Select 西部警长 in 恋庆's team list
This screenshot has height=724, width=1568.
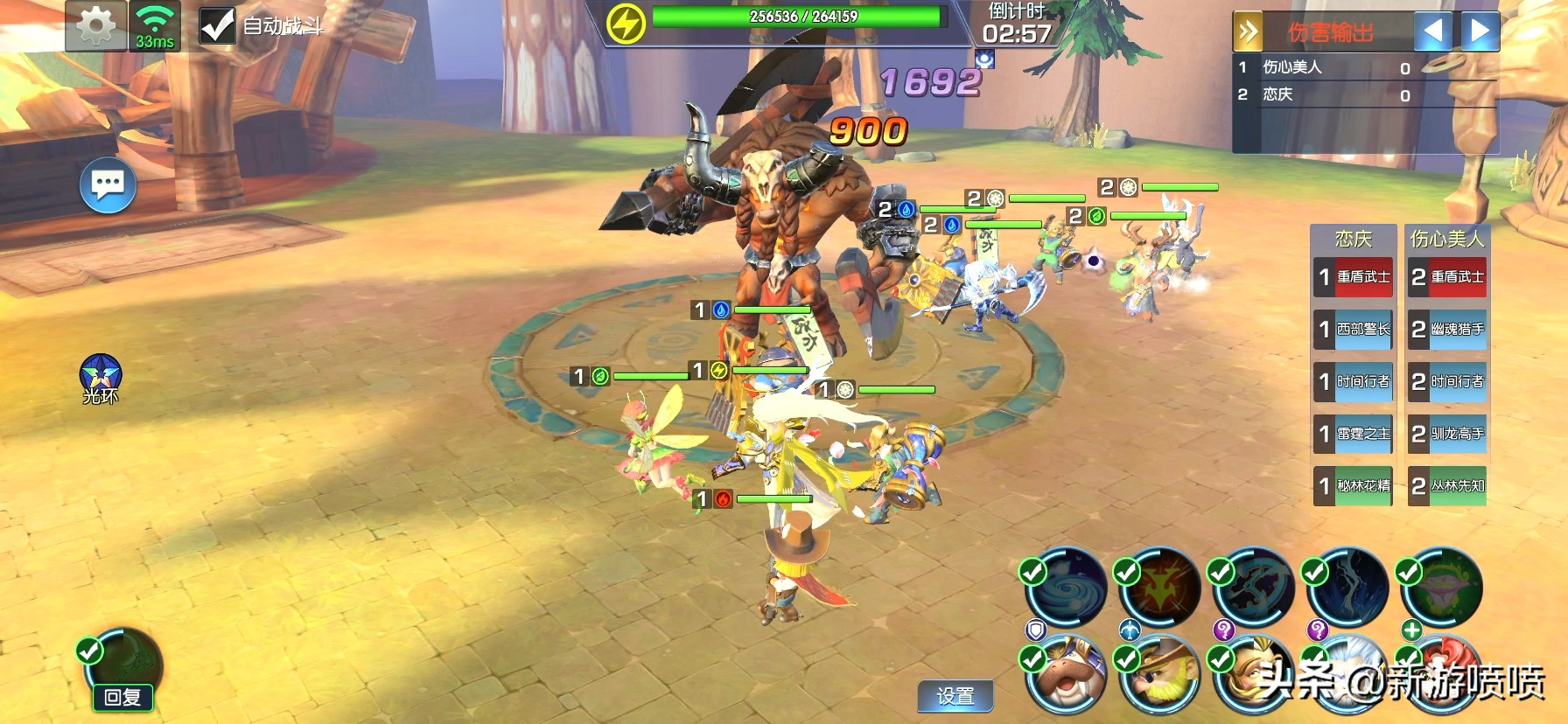(1354, 330)
